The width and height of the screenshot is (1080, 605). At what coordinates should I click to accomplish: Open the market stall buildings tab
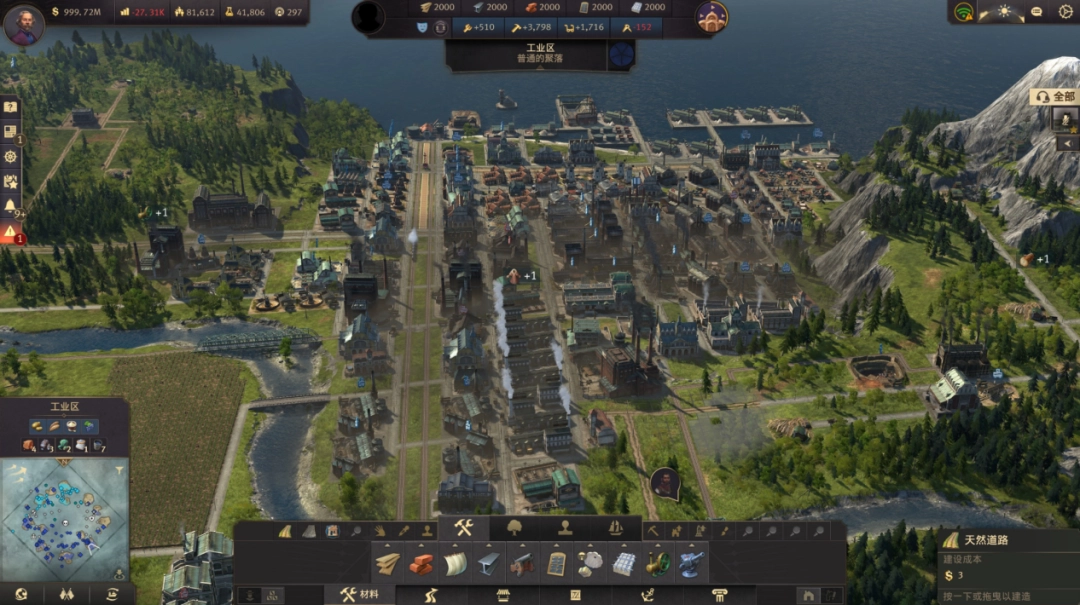point(504,595)
